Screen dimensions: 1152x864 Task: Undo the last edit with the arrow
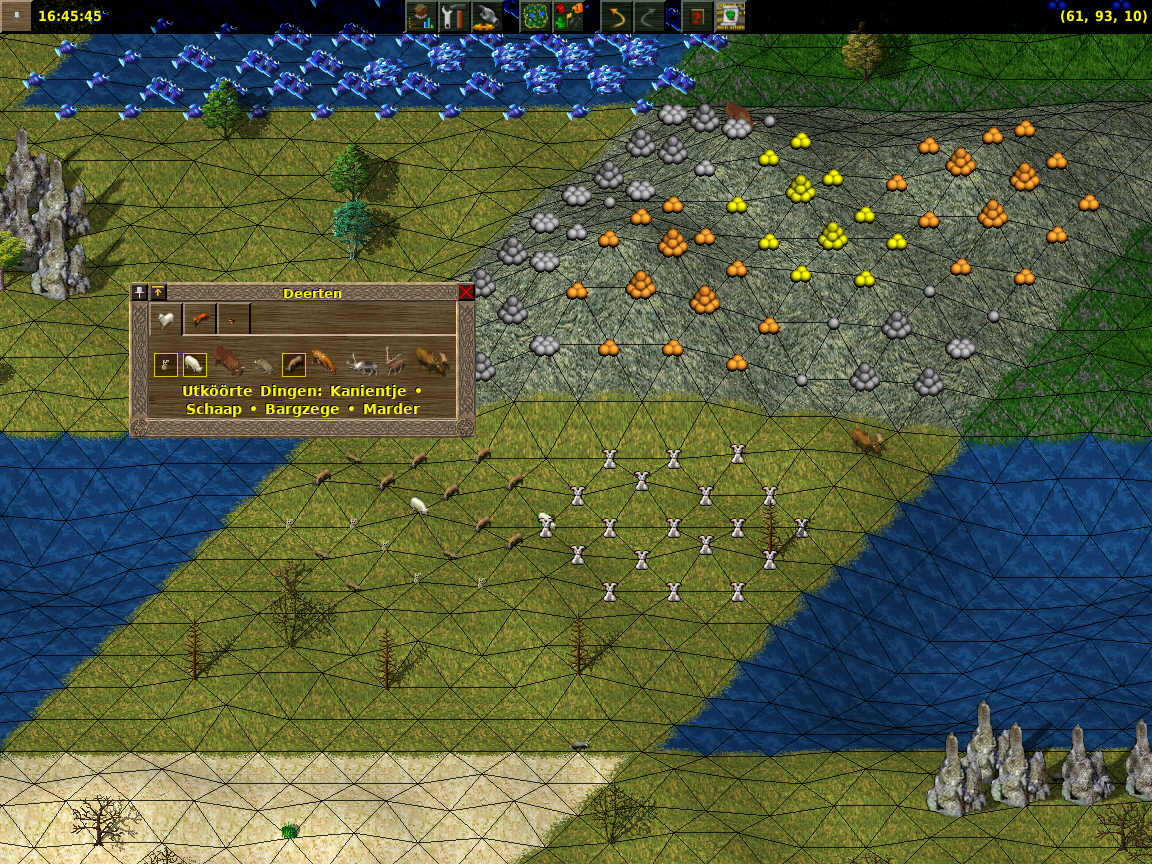(x=616, y=17)
